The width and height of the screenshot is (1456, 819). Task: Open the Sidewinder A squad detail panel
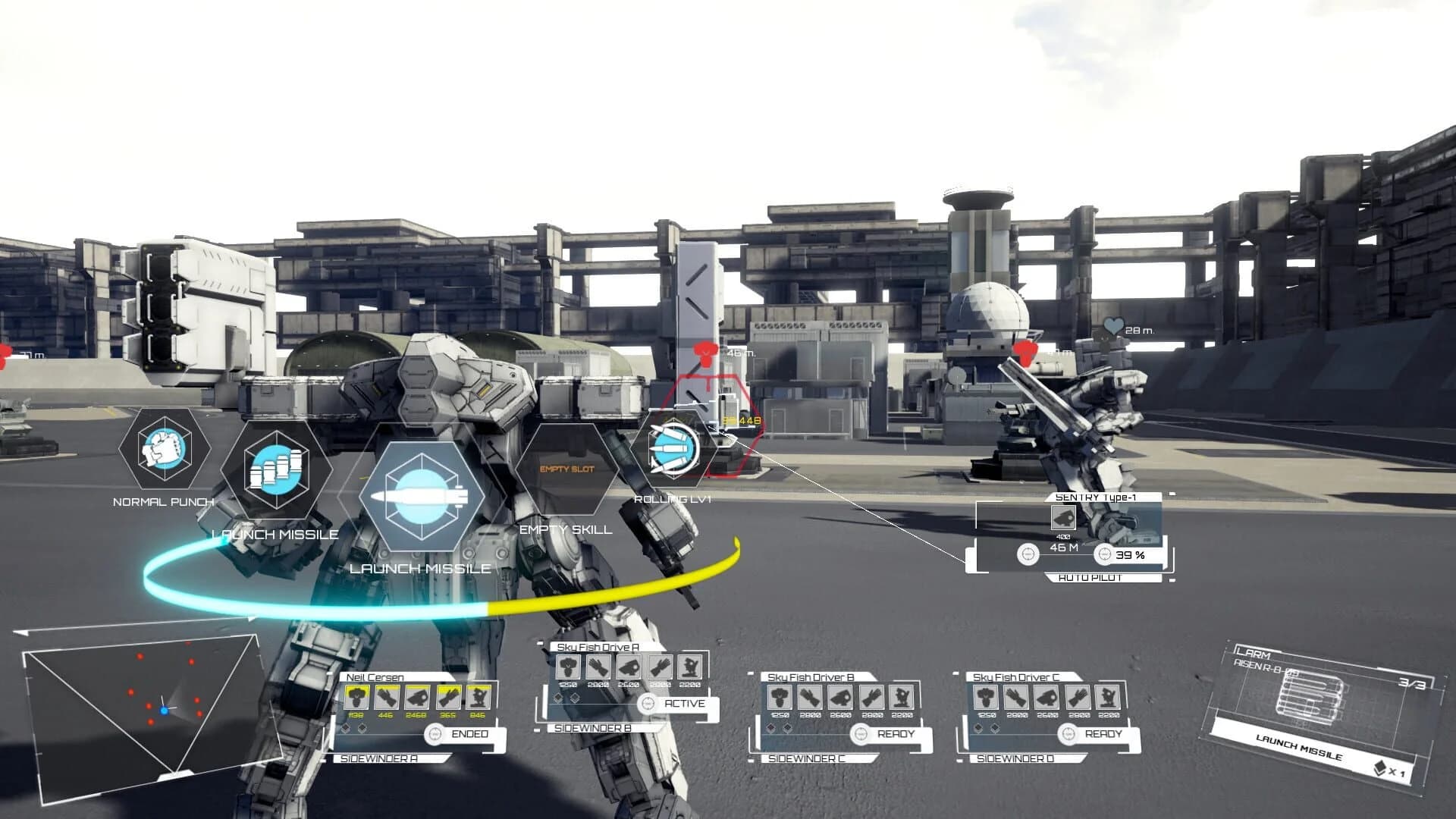[x=378, y=757]
